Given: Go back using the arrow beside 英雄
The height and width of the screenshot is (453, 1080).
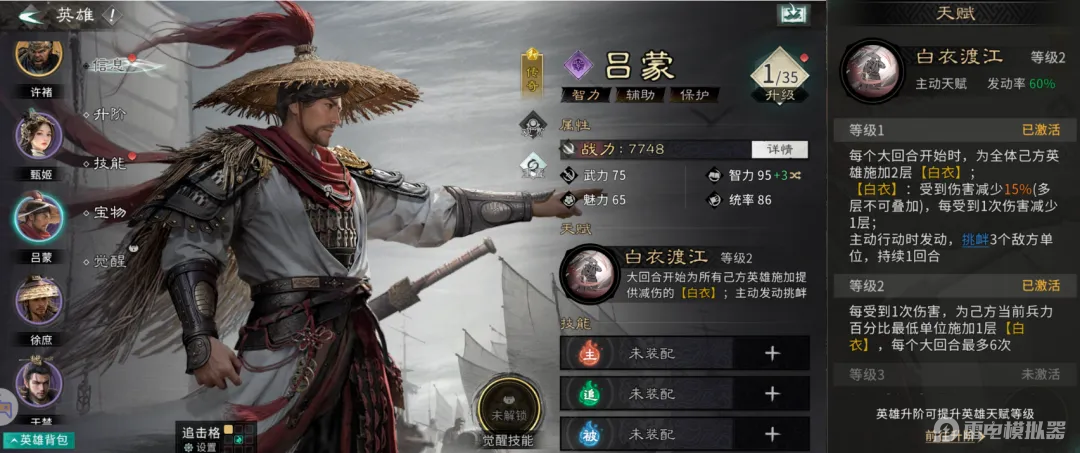Looking at the screenshot, I should [31, 15].
